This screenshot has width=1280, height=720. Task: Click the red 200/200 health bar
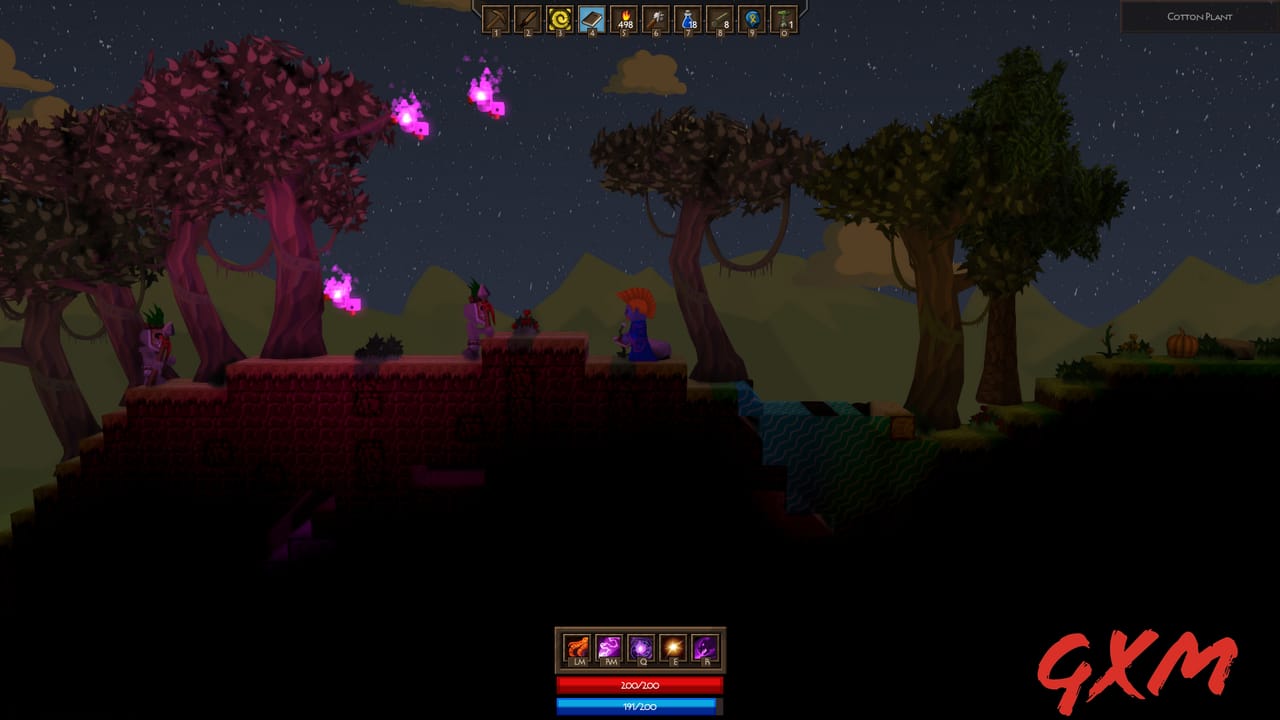pos(638,686)
